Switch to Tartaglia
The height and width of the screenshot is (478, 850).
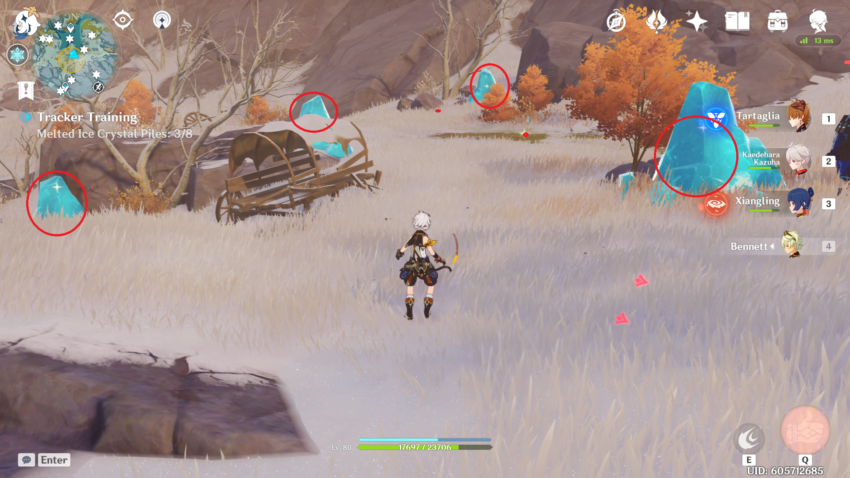(797, 118)
